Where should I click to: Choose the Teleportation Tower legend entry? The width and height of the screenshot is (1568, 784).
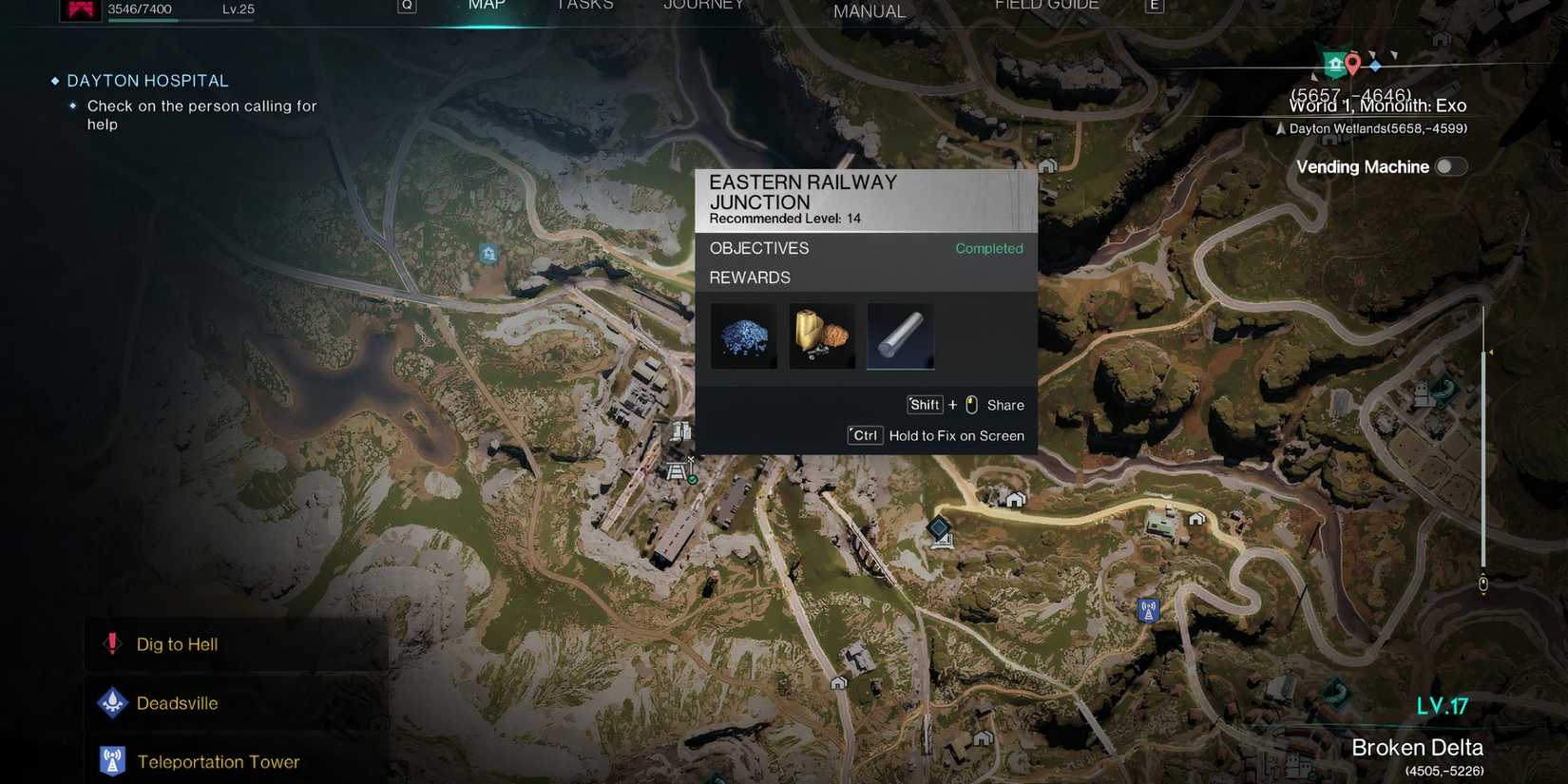coord(218,762)
